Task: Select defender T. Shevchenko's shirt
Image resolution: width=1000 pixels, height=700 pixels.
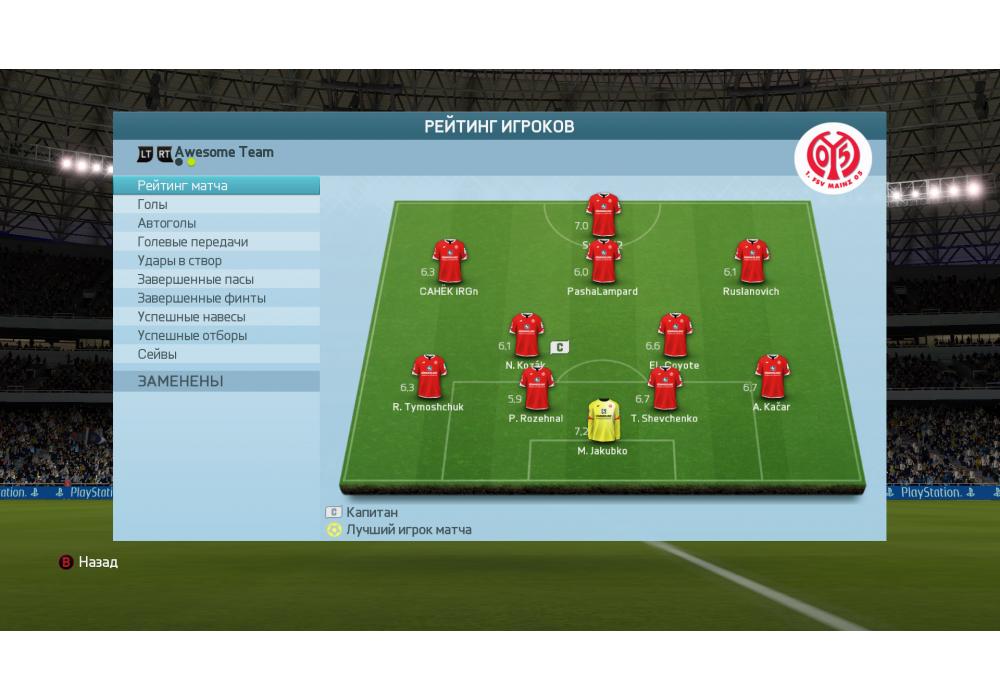Action: click(665, 388)
